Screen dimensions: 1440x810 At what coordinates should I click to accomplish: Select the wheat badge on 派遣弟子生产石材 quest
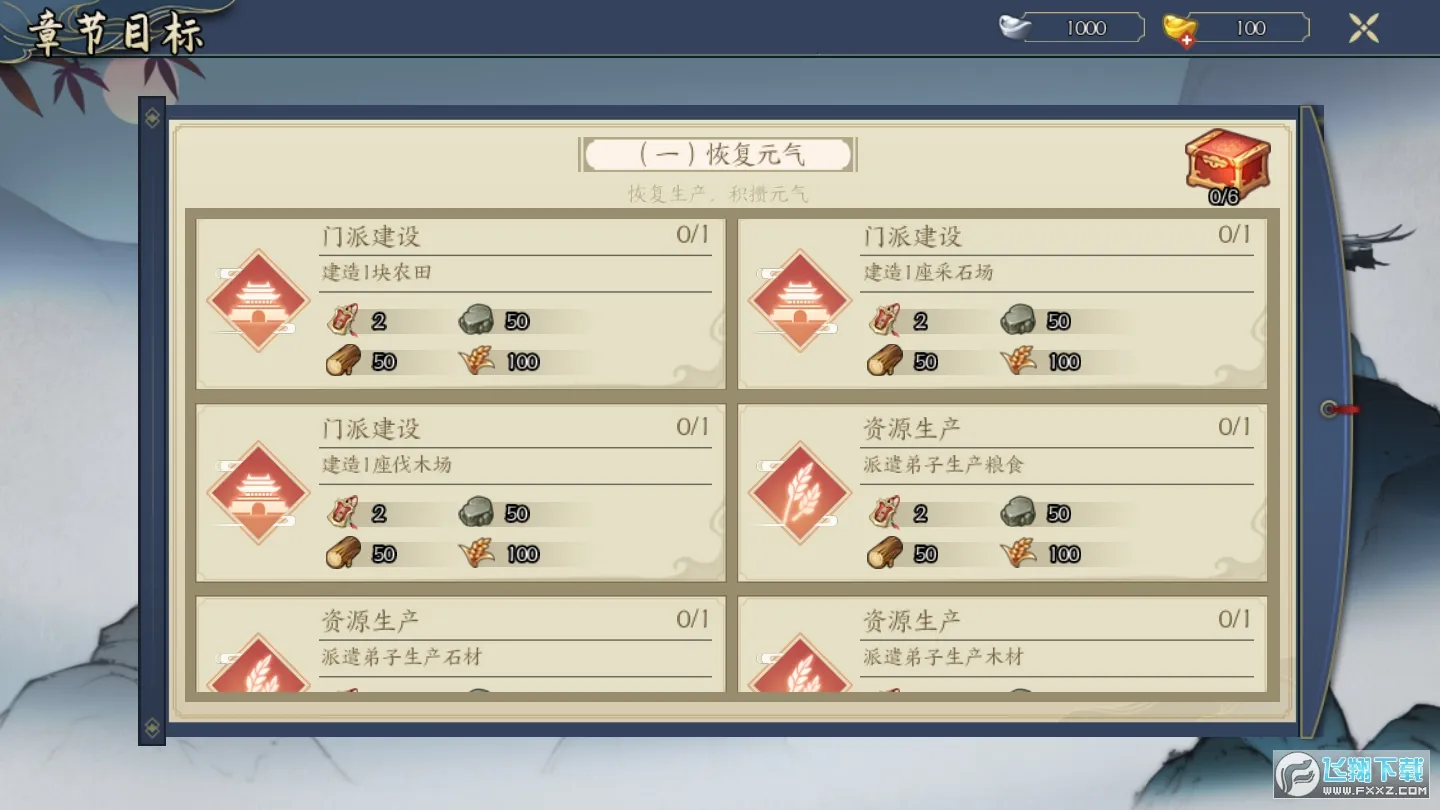pos(258,680)
